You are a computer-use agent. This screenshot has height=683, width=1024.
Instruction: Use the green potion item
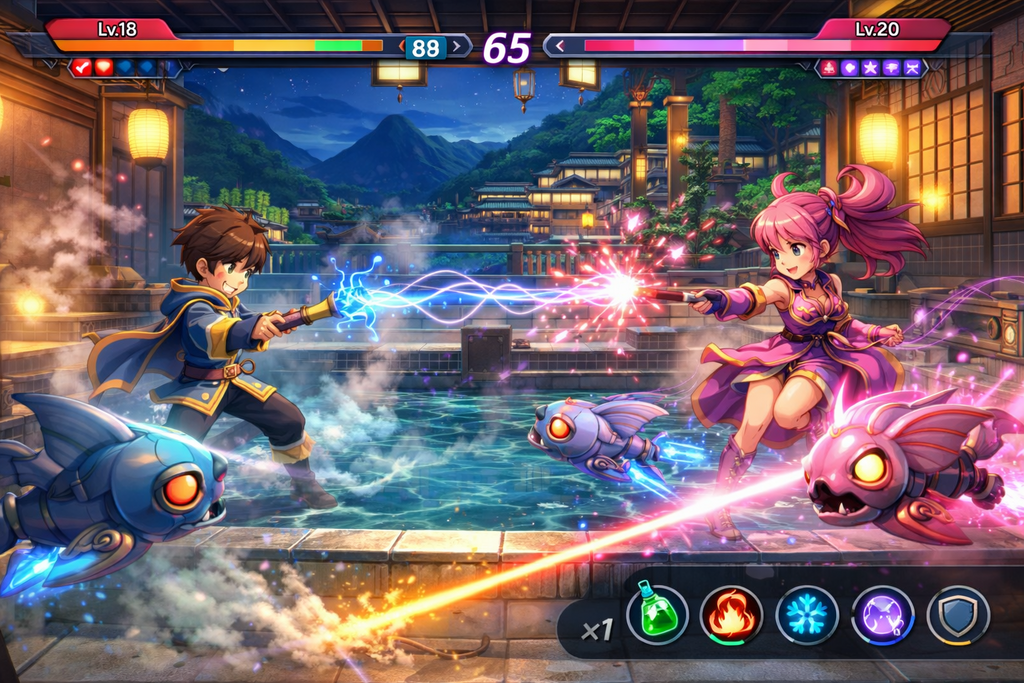coord(657,614)
